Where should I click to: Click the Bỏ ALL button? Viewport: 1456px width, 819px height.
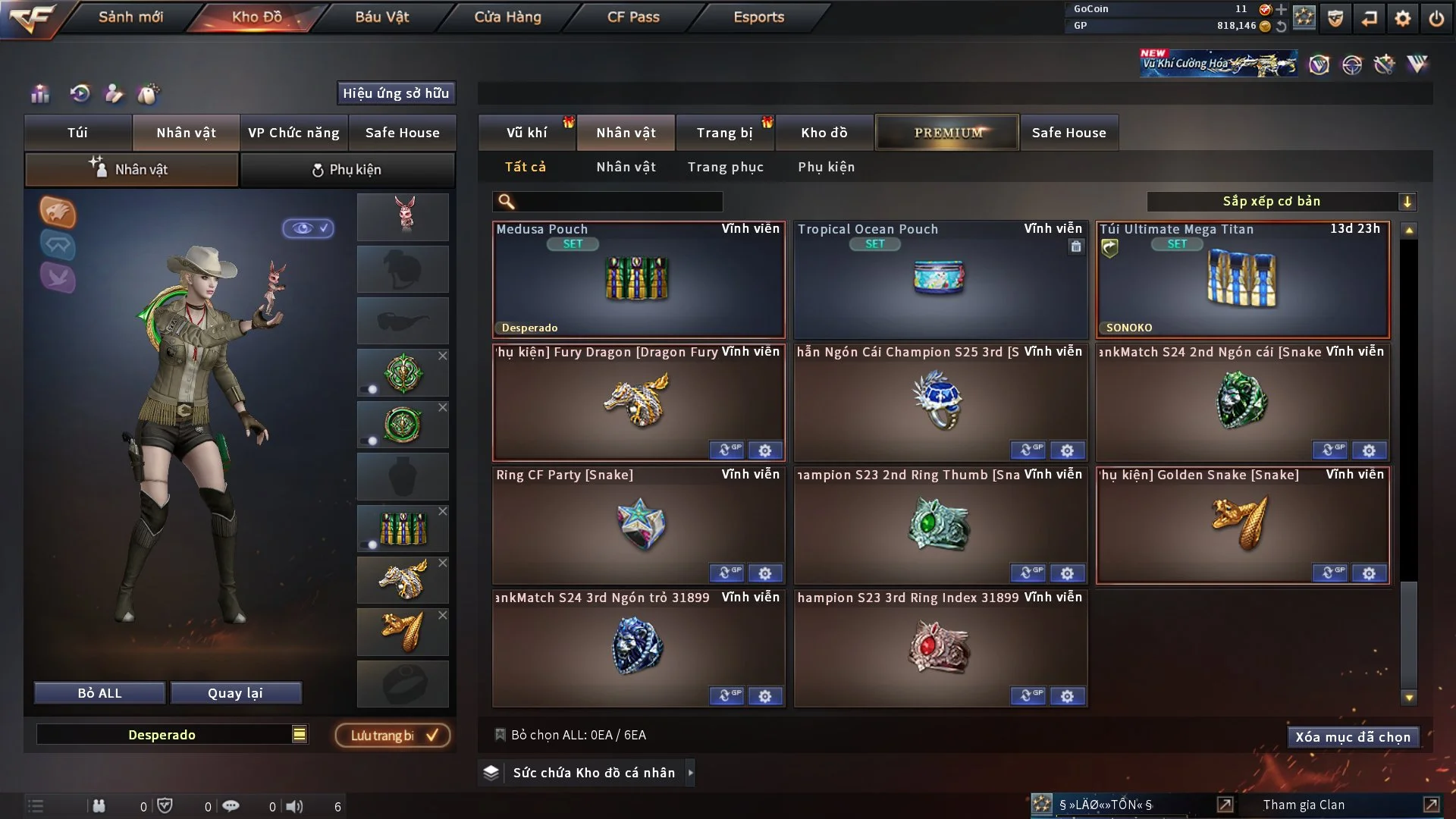tap(99, 693)
